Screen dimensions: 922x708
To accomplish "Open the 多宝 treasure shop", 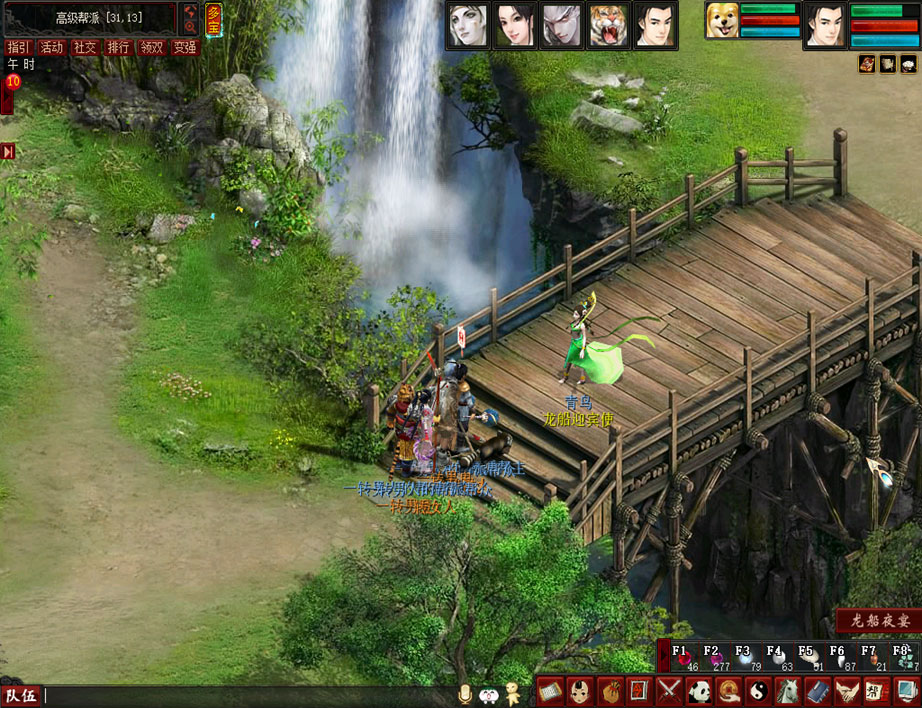I will (x=214, y=18).
